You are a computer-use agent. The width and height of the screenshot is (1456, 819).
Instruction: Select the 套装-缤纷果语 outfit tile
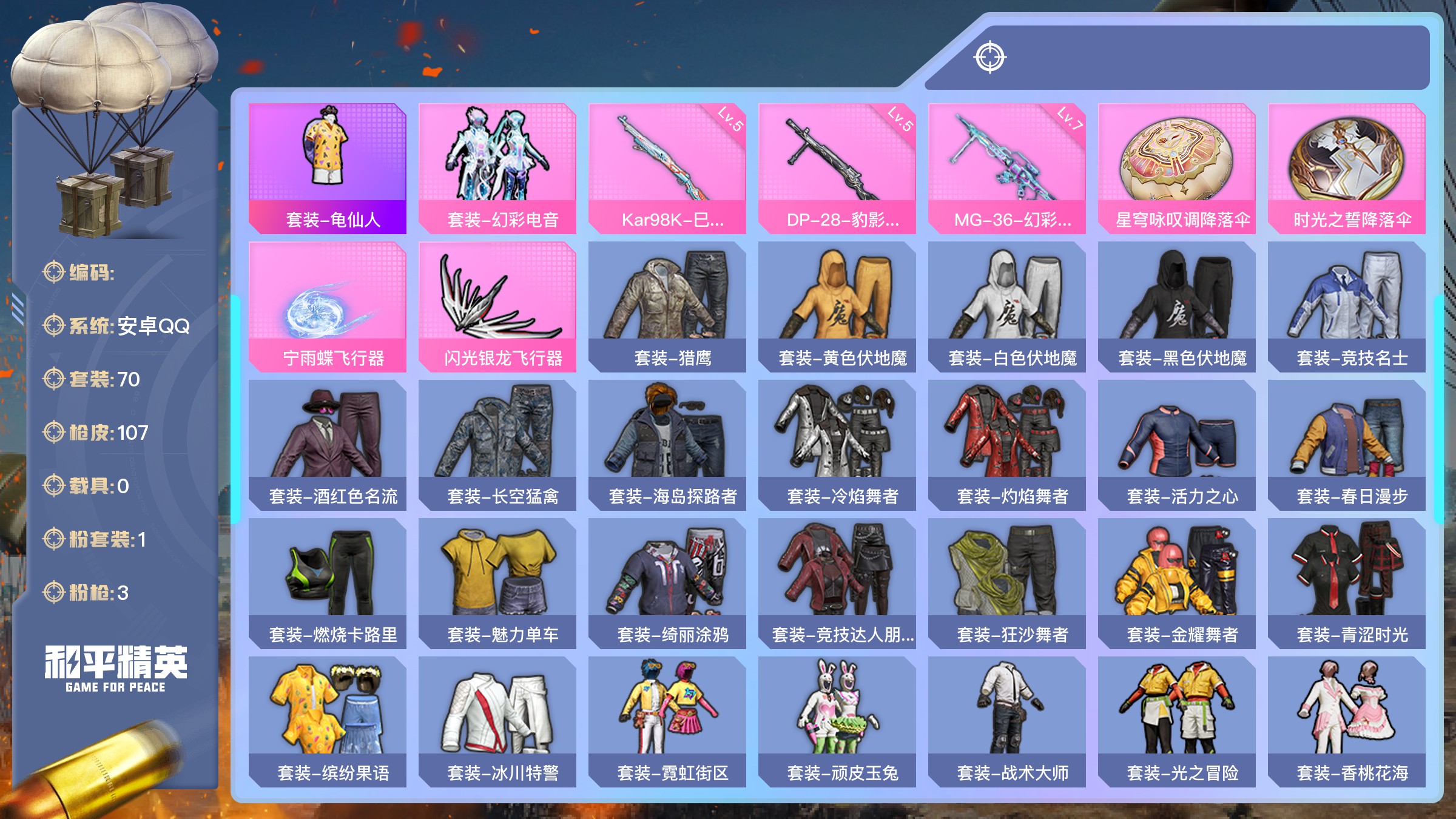(x=328, y=721)
